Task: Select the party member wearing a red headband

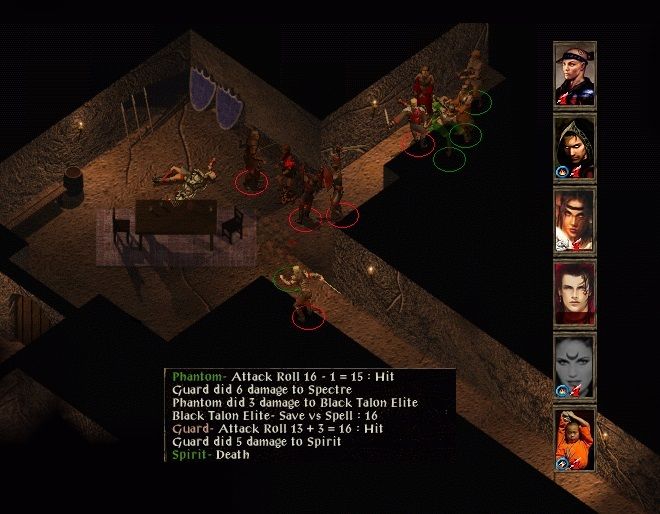Action: pos(575,74)
